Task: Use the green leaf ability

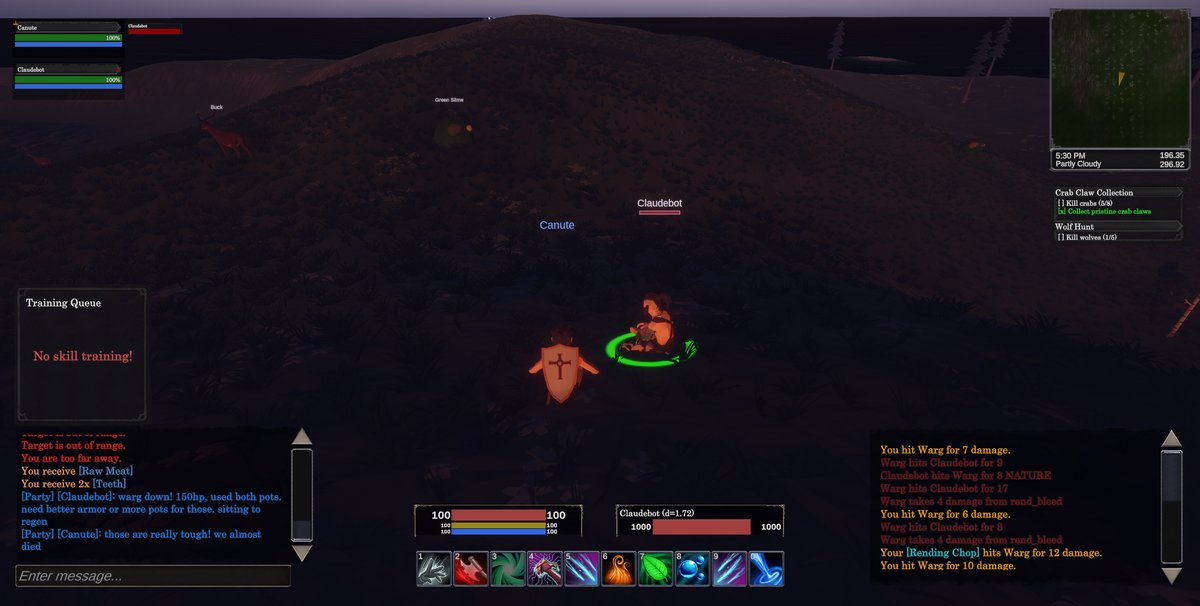Action: coord(655,569)
